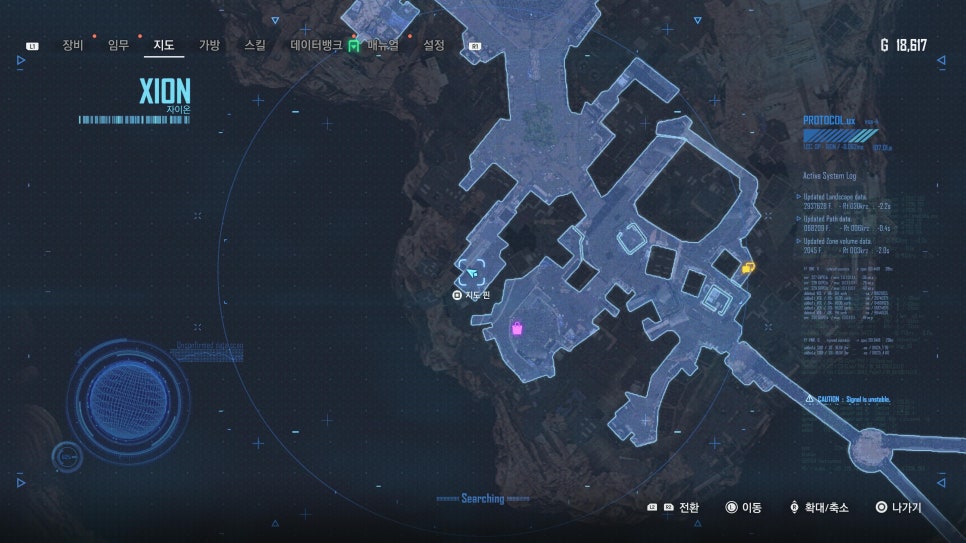
Task: Open the 설정 settings tab
Action: [x=434, y=45]
